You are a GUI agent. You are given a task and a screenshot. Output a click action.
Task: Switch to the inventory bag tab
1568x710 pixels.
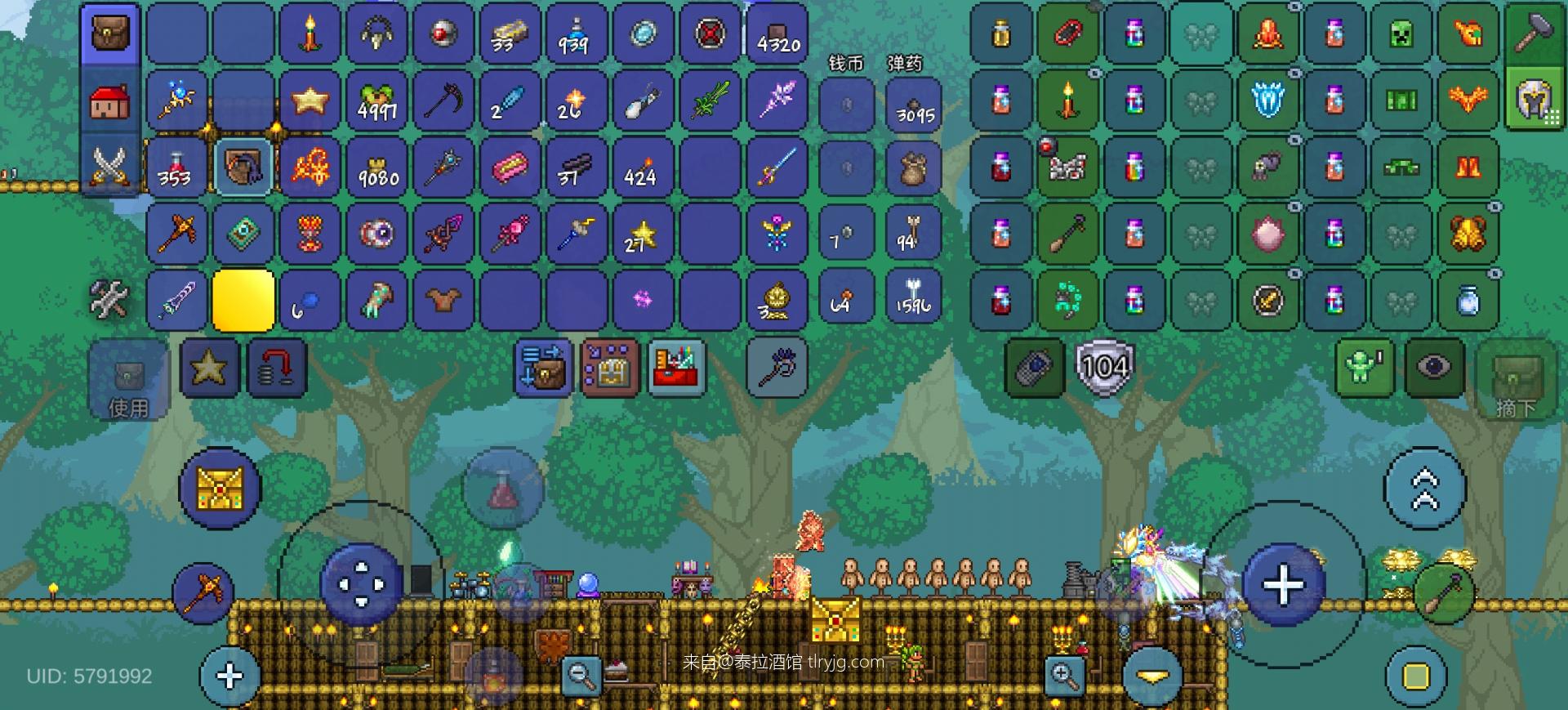(x=110, y=34)
